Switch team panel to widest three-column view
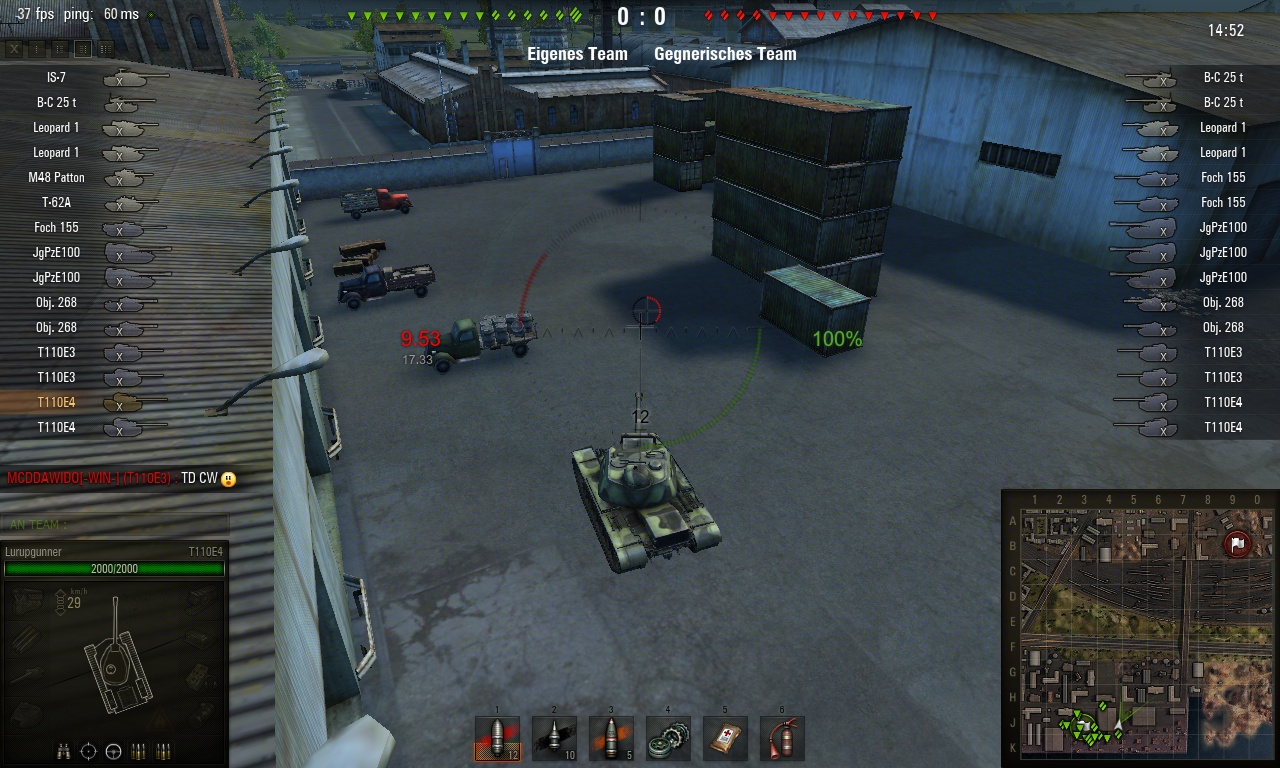1280x768 pixels. click(105, 48)
